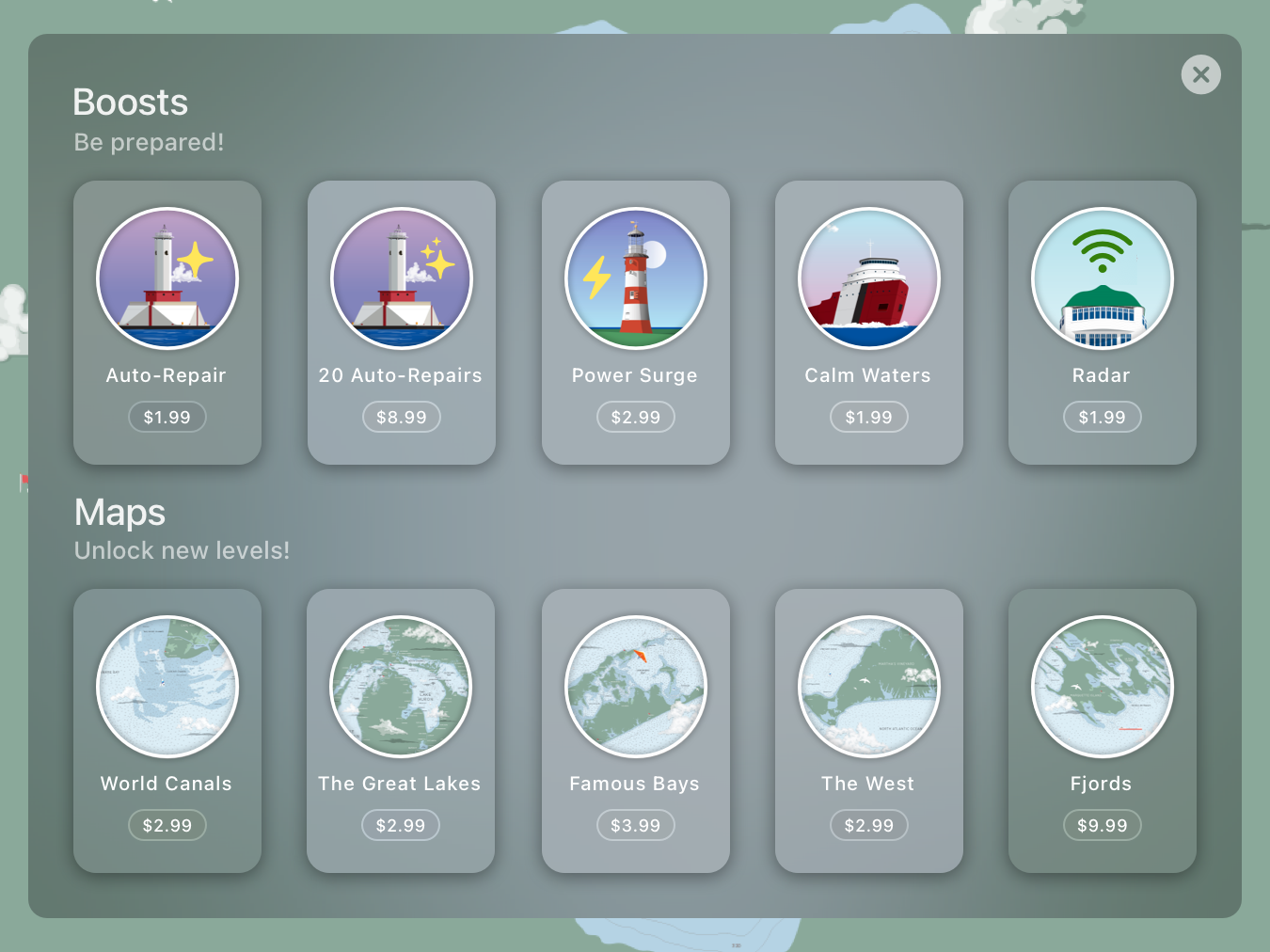Click the Fjords map icon
This screenshot has width=1270, height=952.
(x=1102, y=687)
